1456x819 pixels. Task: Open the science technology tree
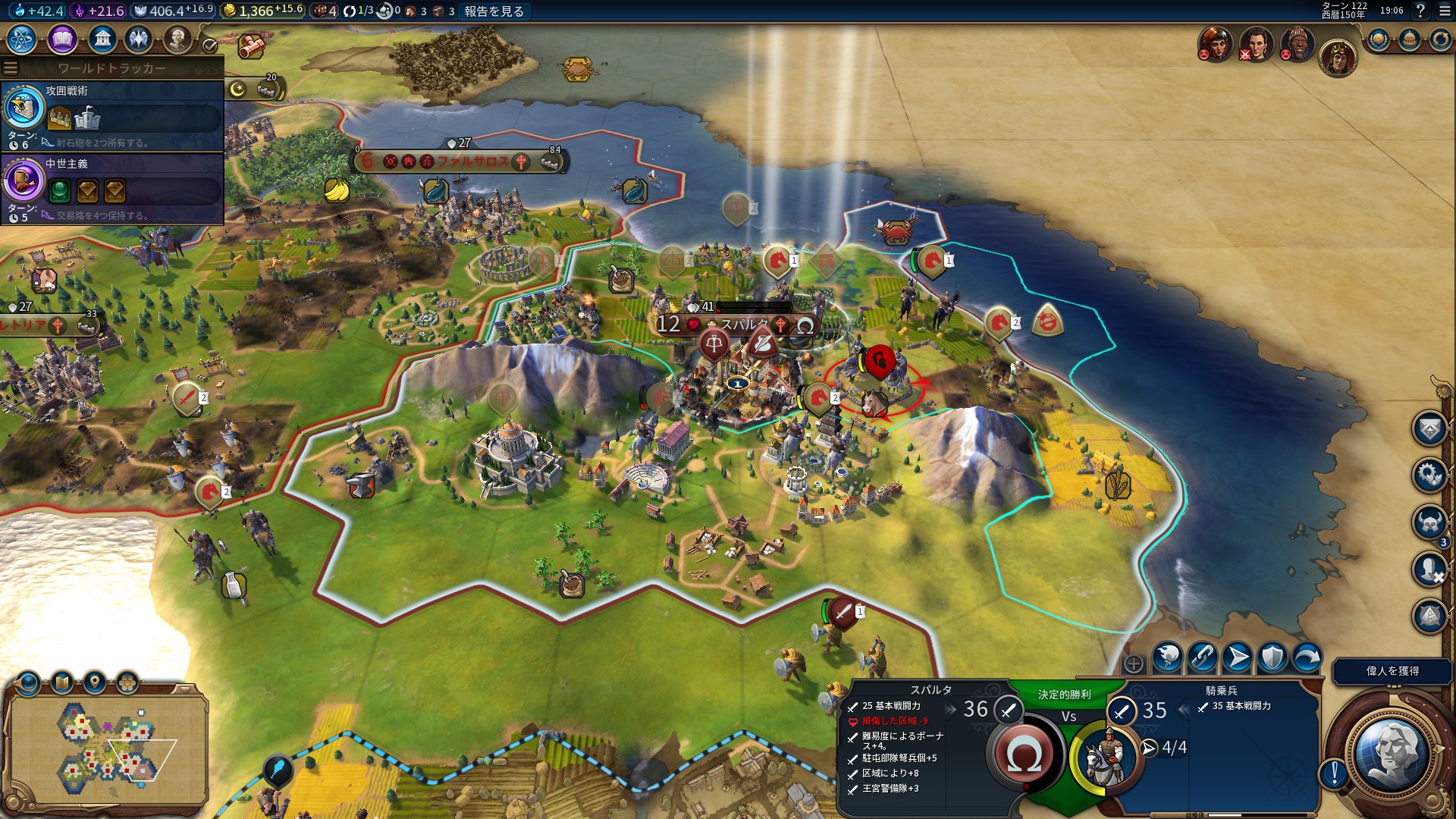click(22, 39)
